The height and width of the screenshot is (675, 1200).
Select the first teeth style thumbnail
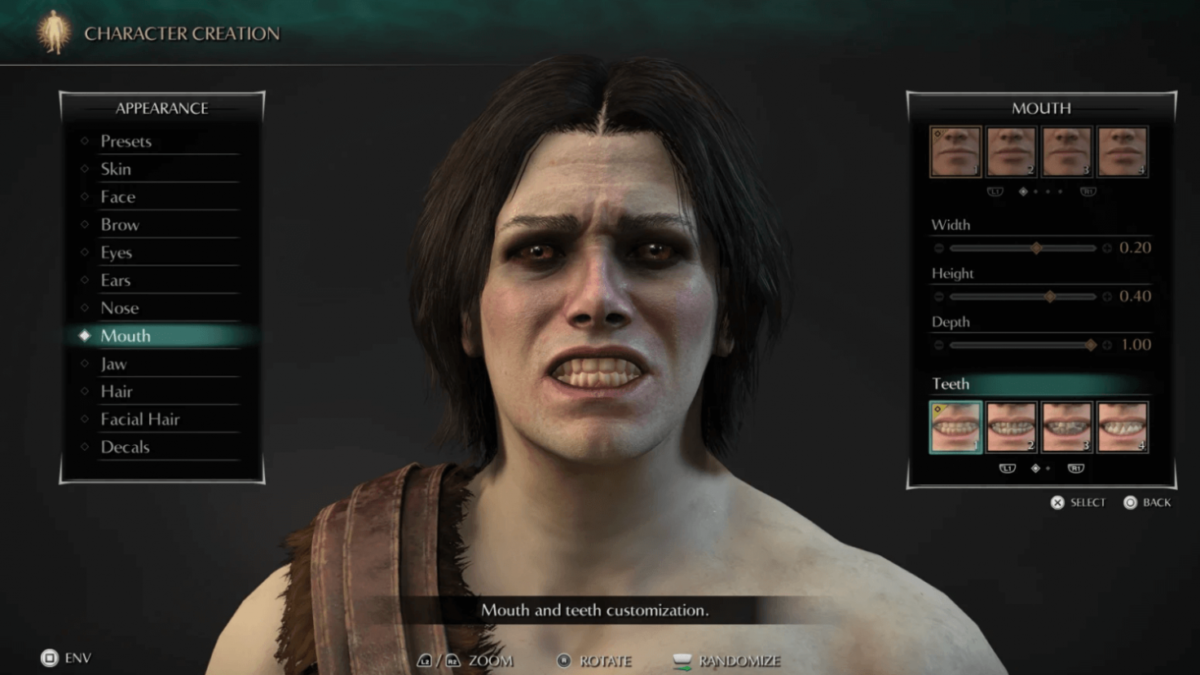955,428
